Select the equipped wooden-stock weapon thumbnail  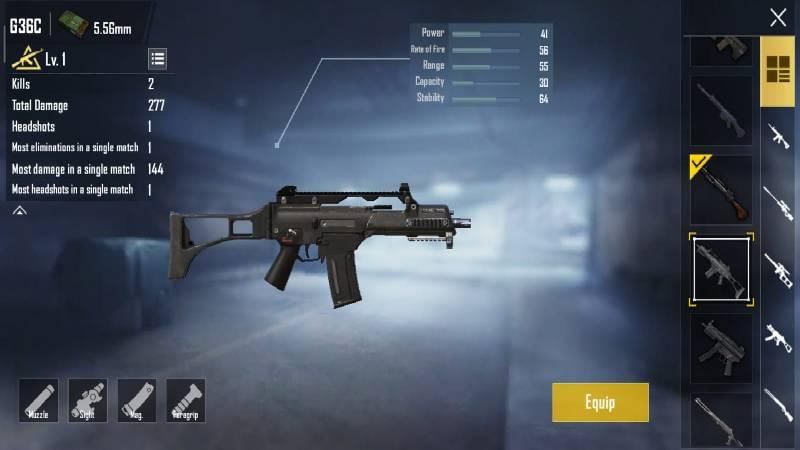(x=720, y=189)
